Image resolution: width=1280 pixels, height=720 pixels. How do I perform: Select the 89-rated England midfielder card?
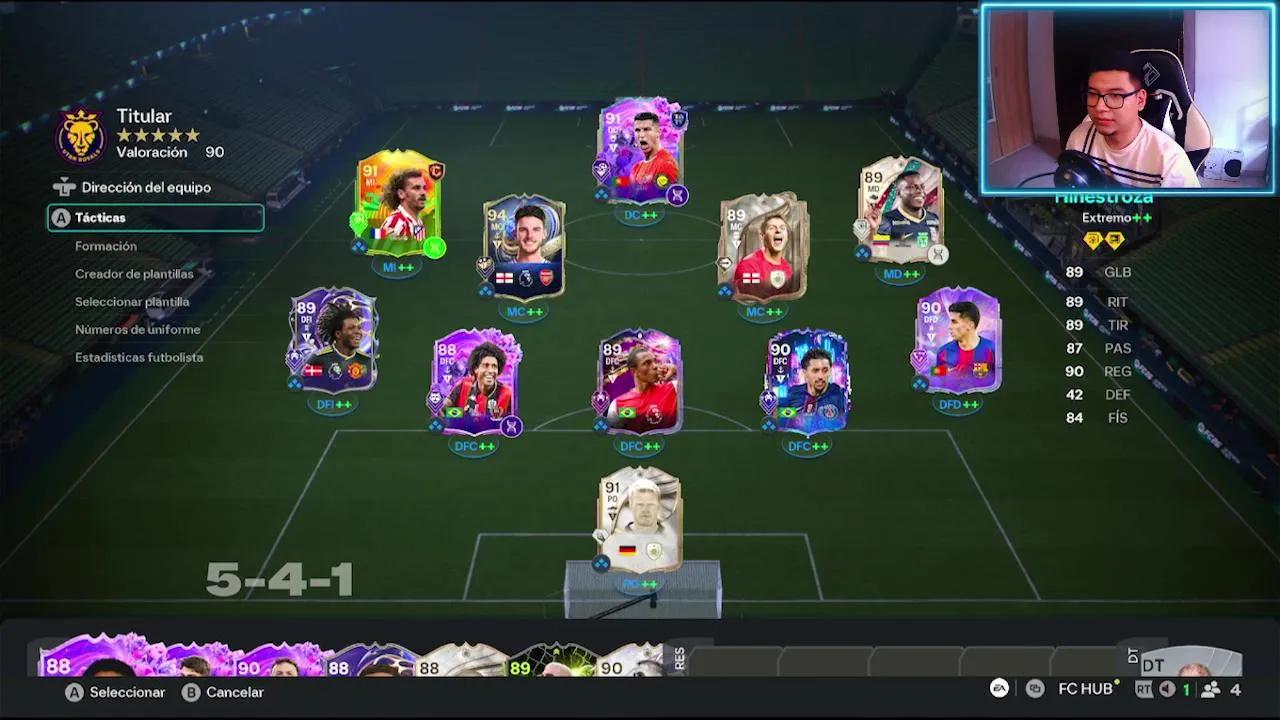tap(764, 248)
